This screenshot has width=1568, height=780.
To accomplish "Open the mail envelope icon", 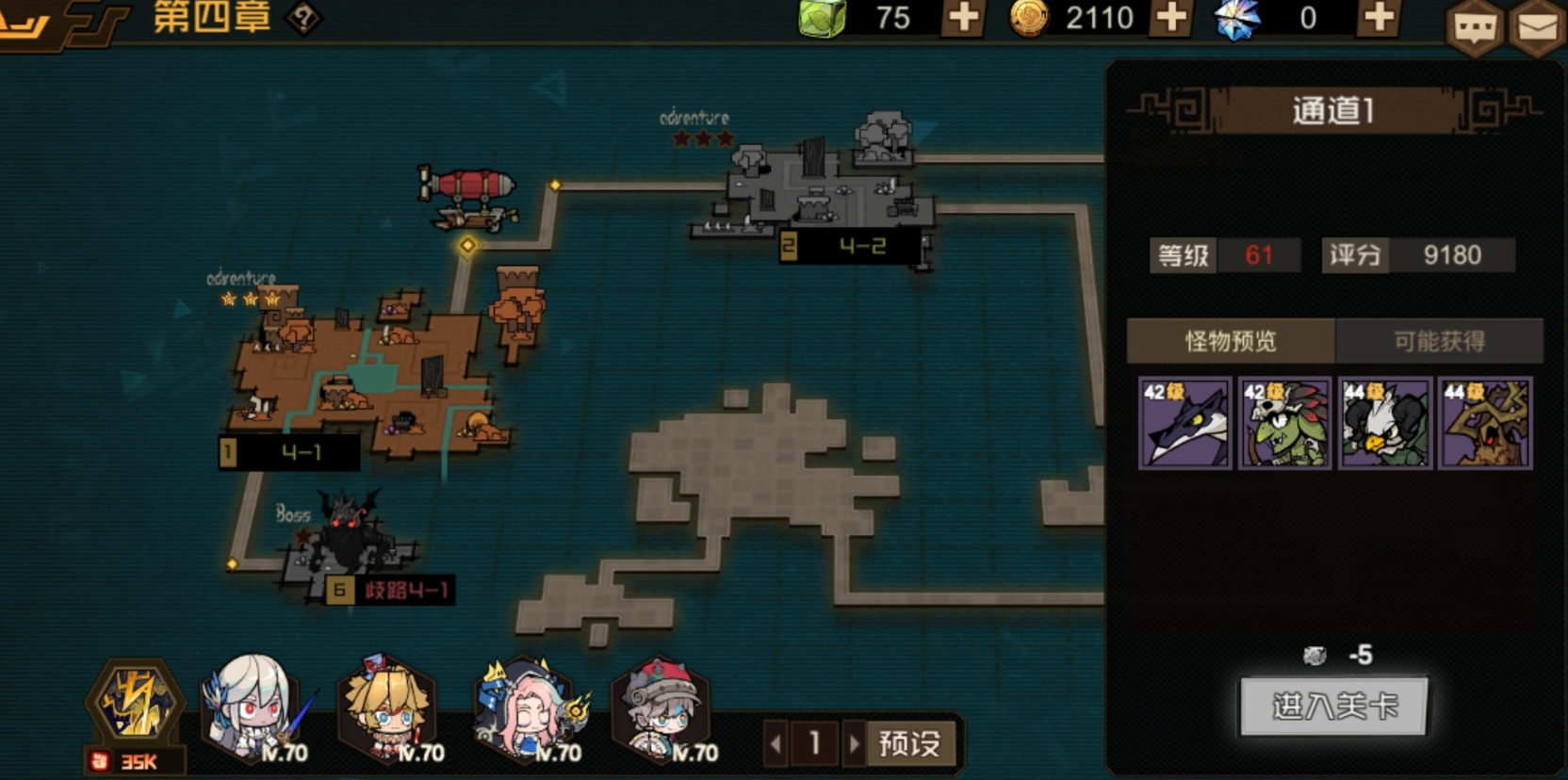I will [x=1537, y=27].
